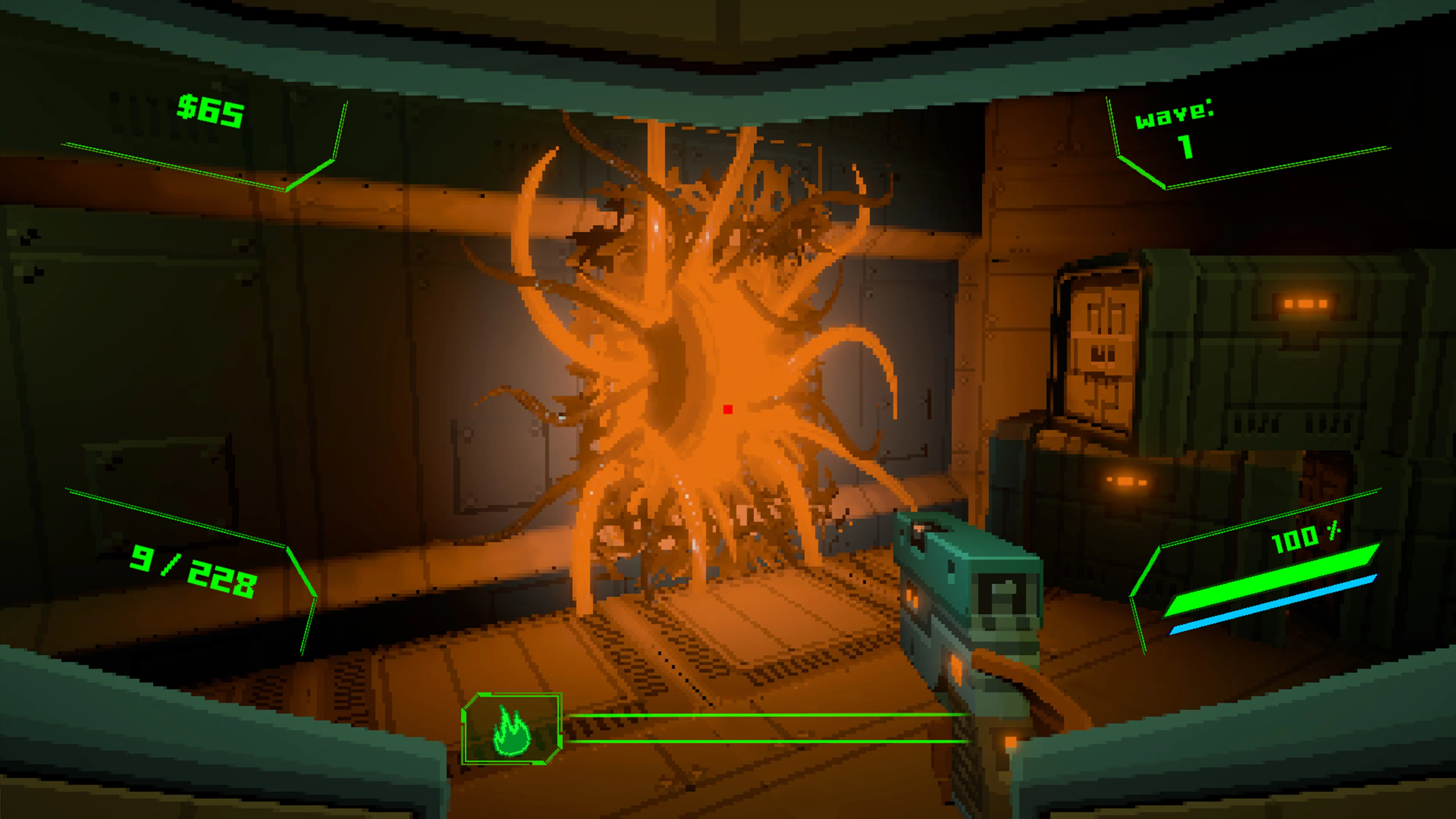Click the red dot crosshair

[x=728, y=409]
